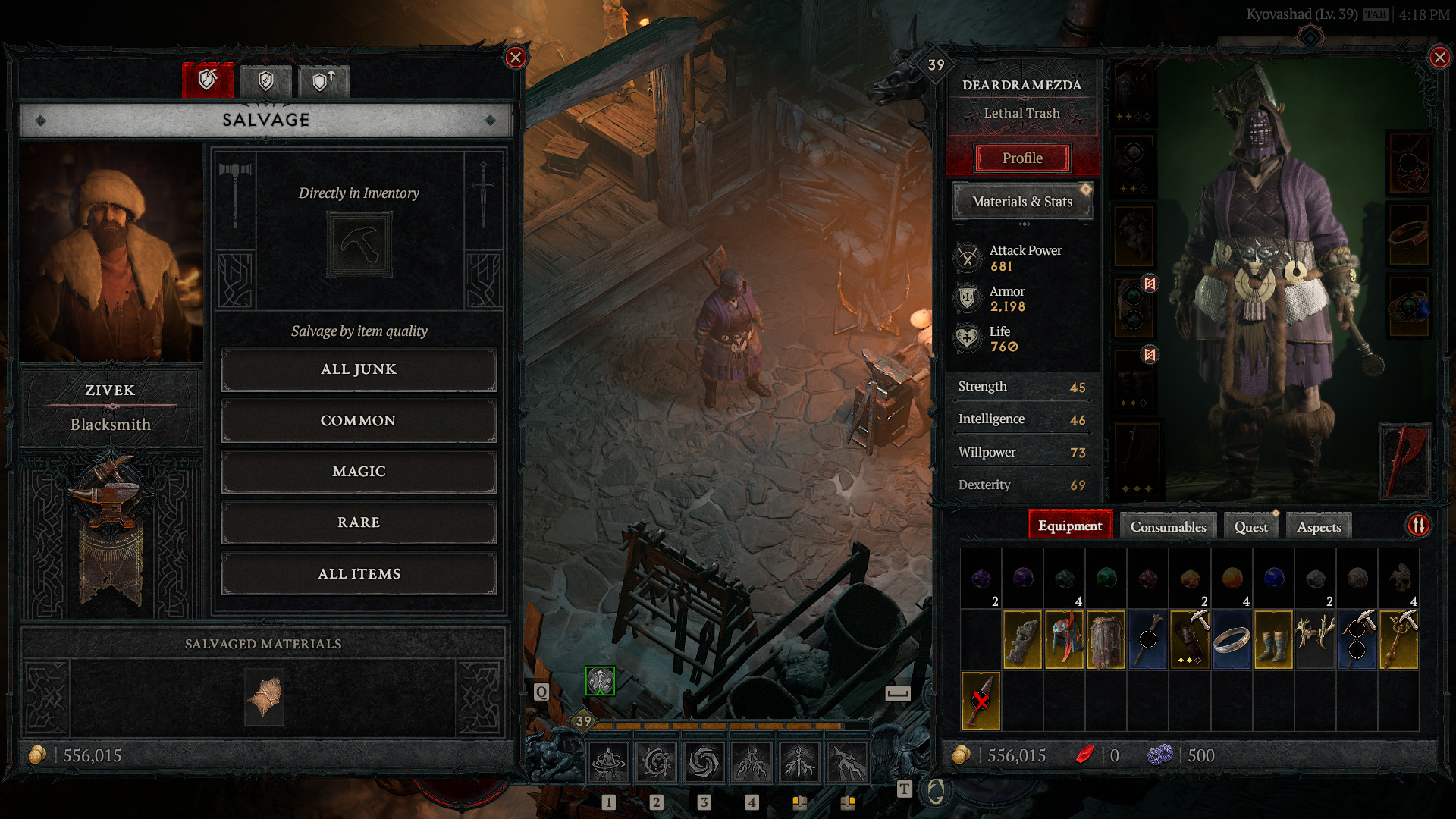
Task: Open the third blacksmith upgrade tab
Action: click(x=324, y=80)
